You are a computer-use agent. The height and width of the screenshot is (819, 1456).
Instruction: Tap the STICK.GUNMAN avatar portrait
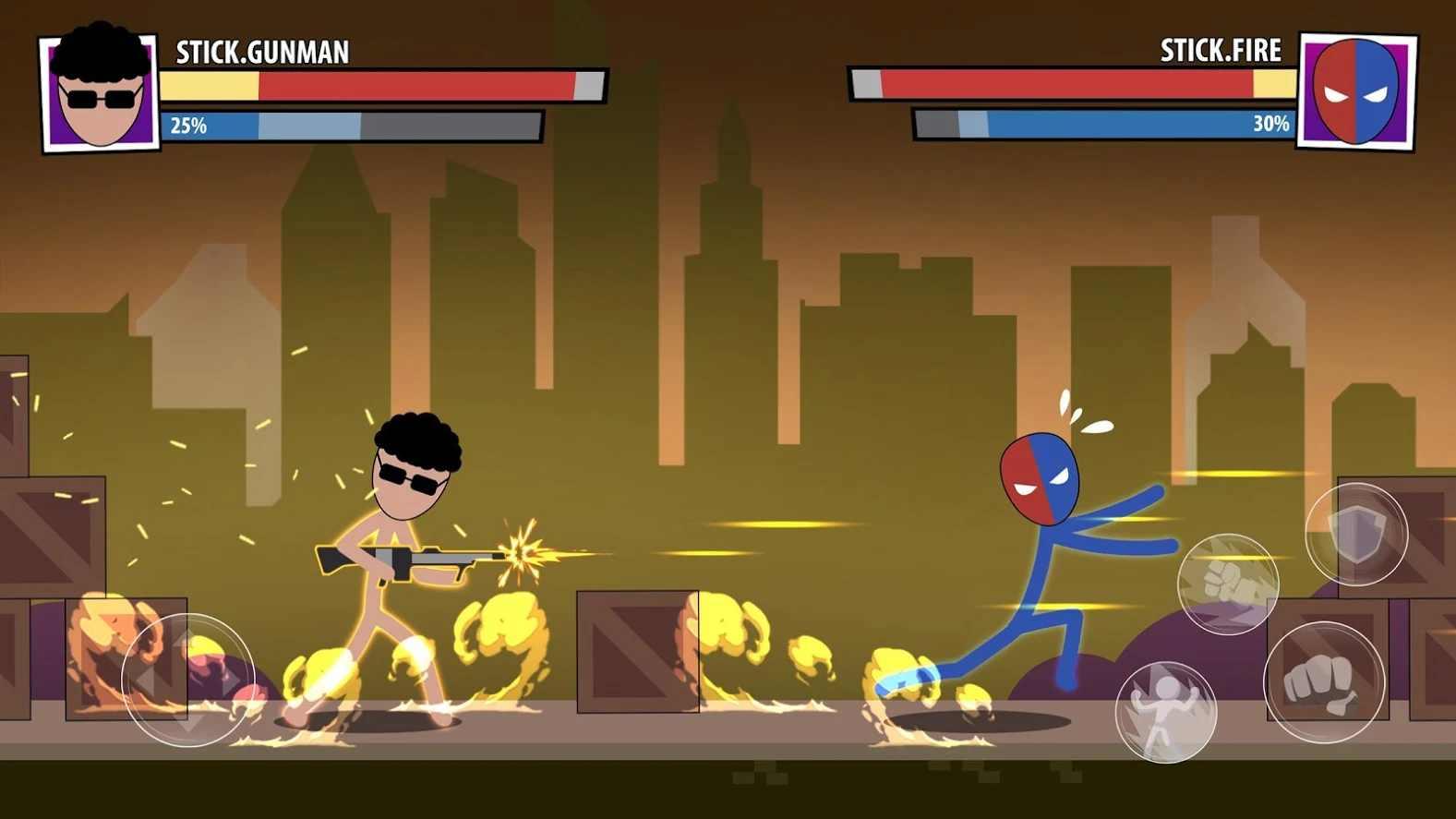click(96, 90)
